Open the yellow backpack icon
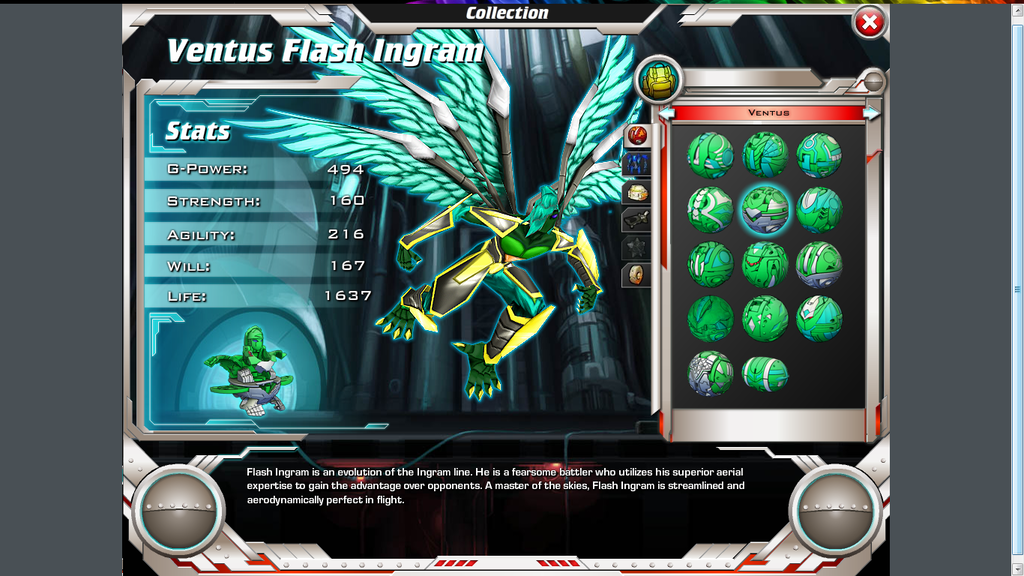 point(659,80)
